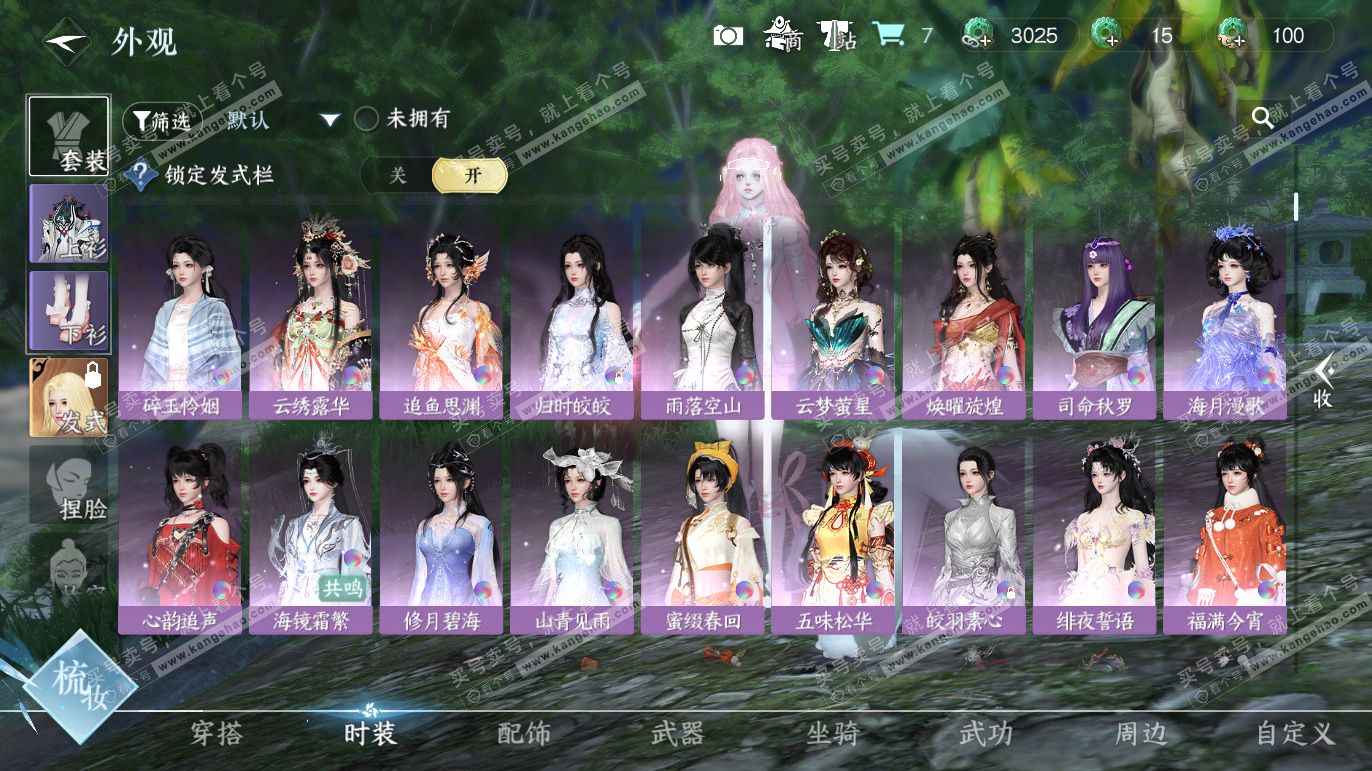
Task: Open the magnifier search button
Action: [x=1263, y=118]
